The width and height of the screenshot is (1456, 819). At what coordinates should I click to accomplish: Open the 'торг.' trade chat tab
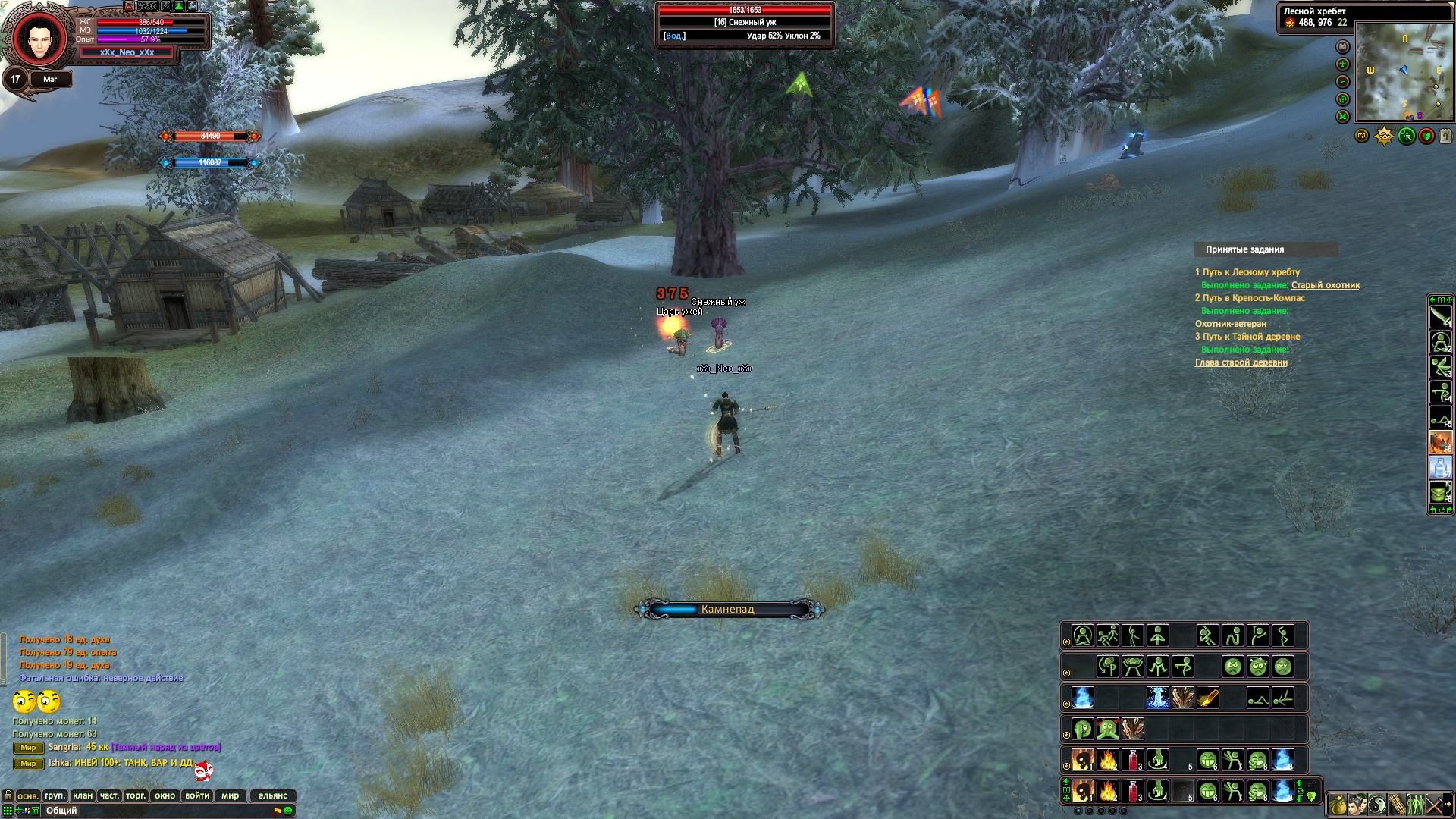[x=136, y=795]
